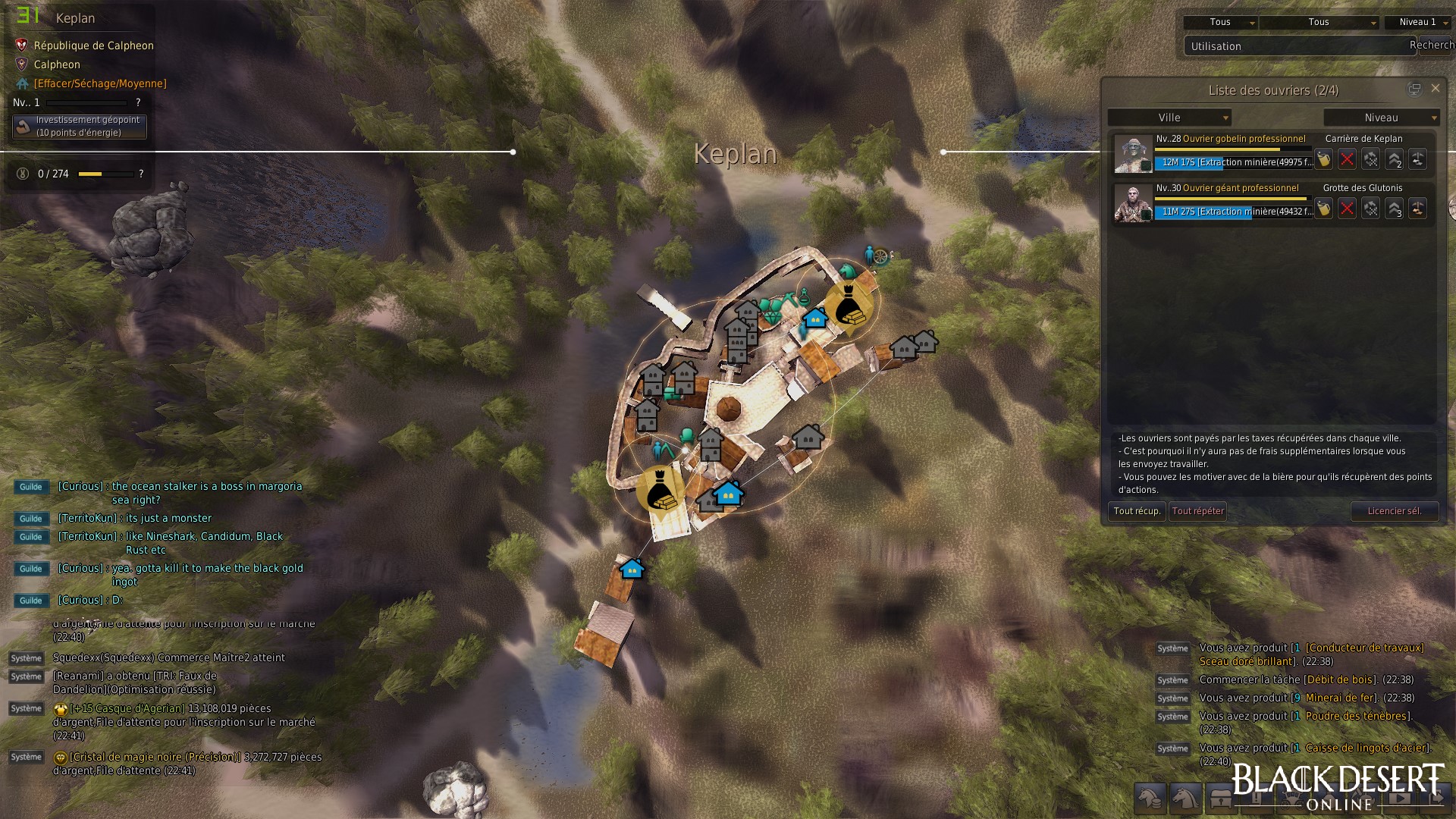Viewport: 1456px width, 819px height.
Task: Cancel the giant worker's mining task
Action: coord(1347,209)
